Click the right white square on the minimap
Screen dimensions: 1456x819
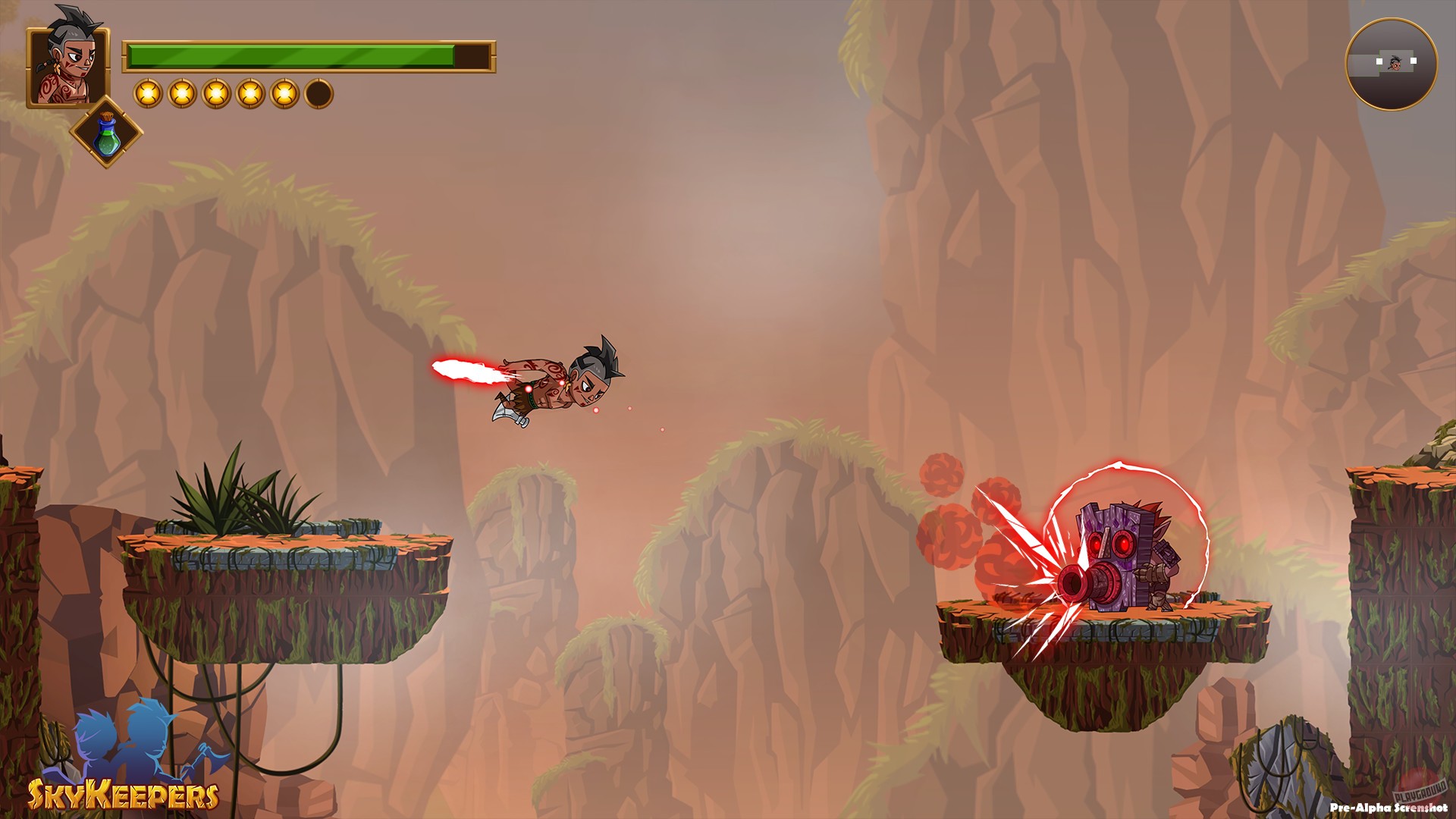pos(1414,61)
